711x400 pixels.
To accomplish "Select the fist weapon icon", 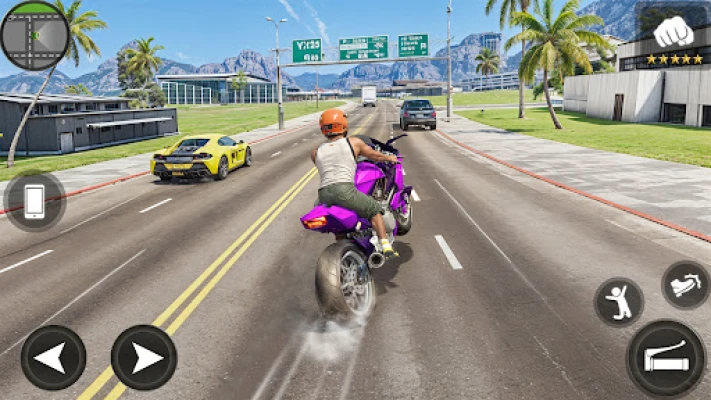I will (673, 30).
